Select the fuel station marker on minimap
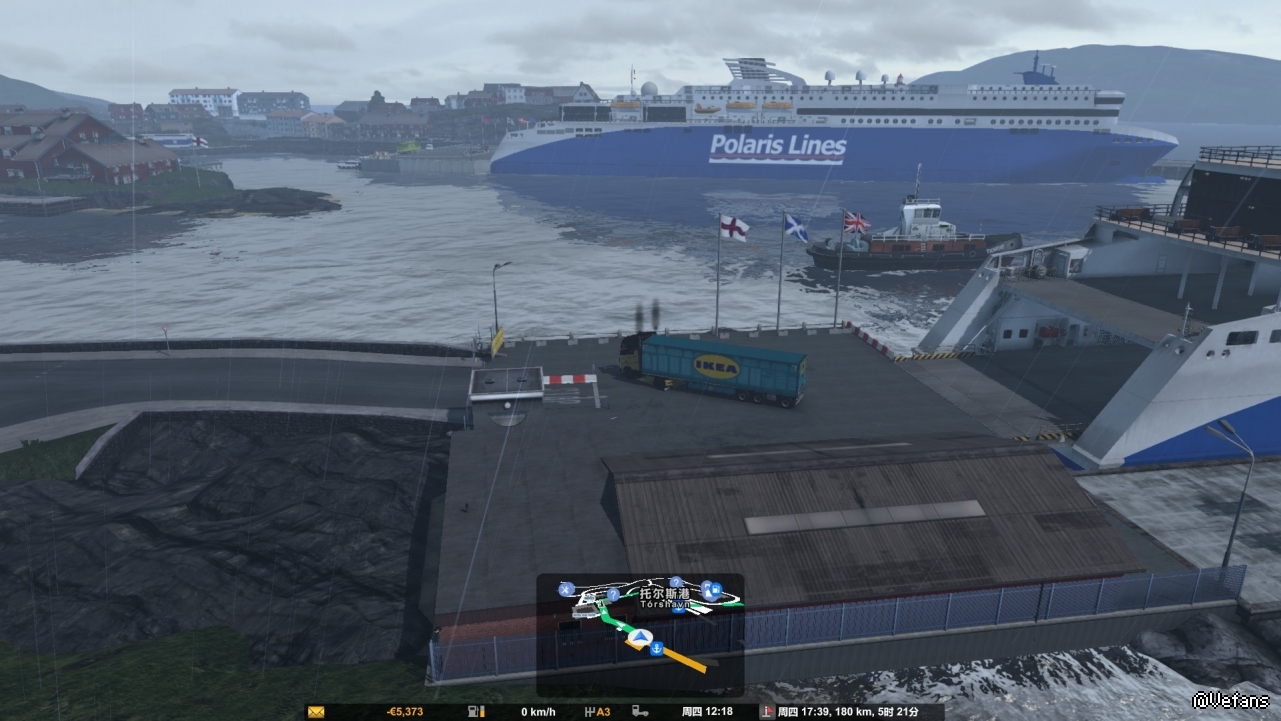Screen dimensions: 1281x721 click(x=717, y=589)
